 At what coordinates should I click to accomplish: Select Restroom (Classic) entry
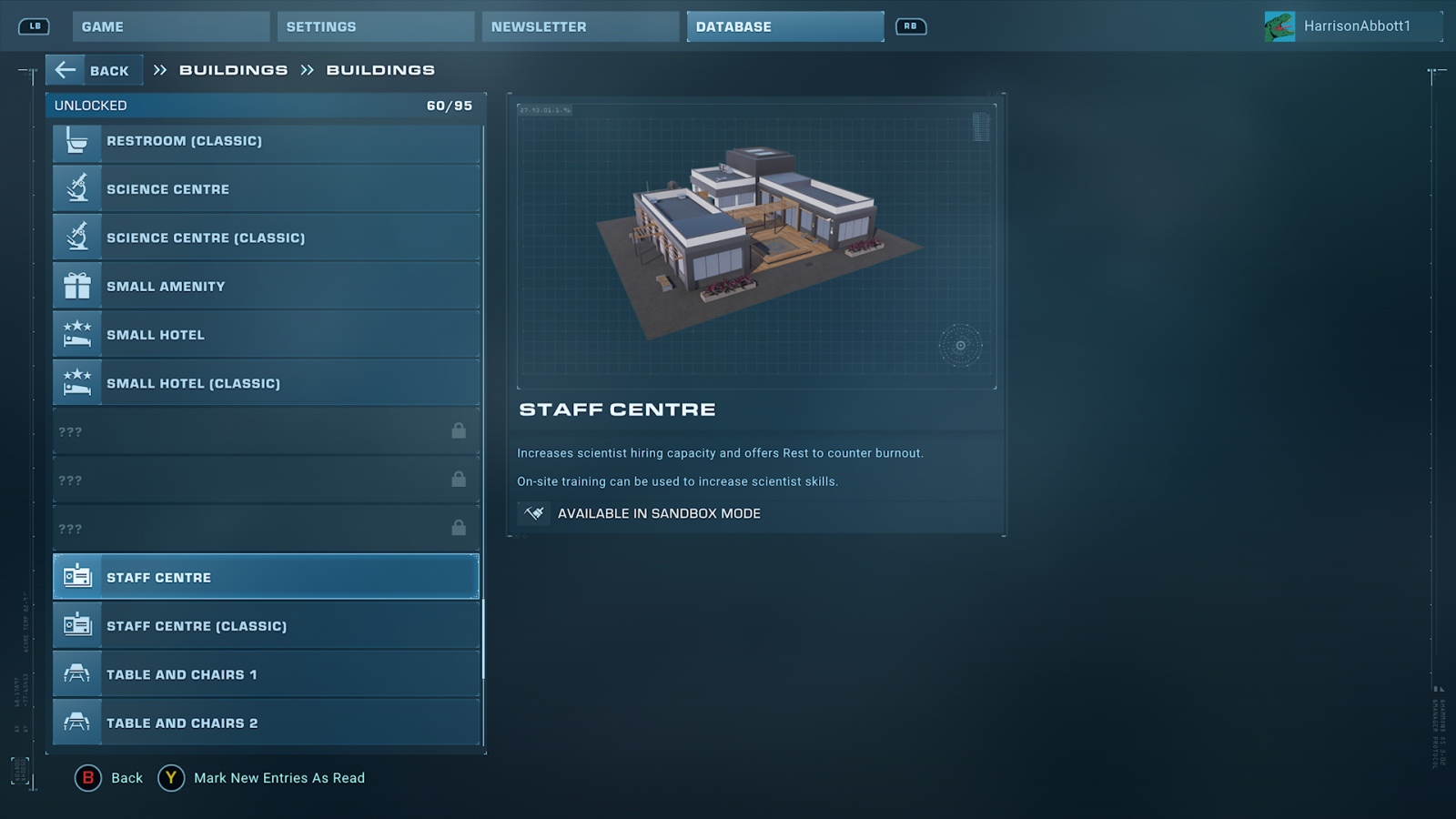[266, 141]
